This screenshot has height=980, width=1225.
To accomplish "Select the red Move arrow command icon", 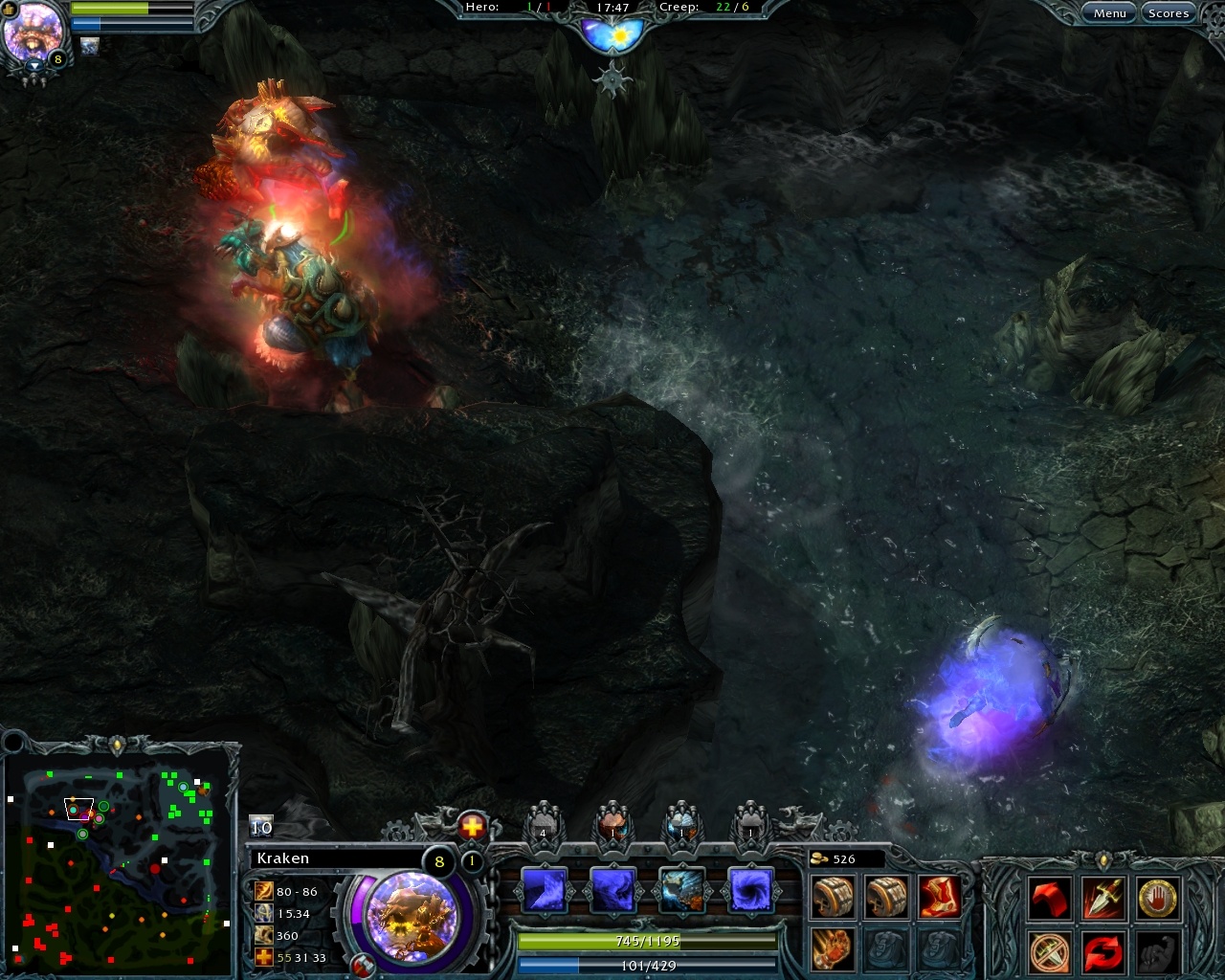I will coord(1051,898).
